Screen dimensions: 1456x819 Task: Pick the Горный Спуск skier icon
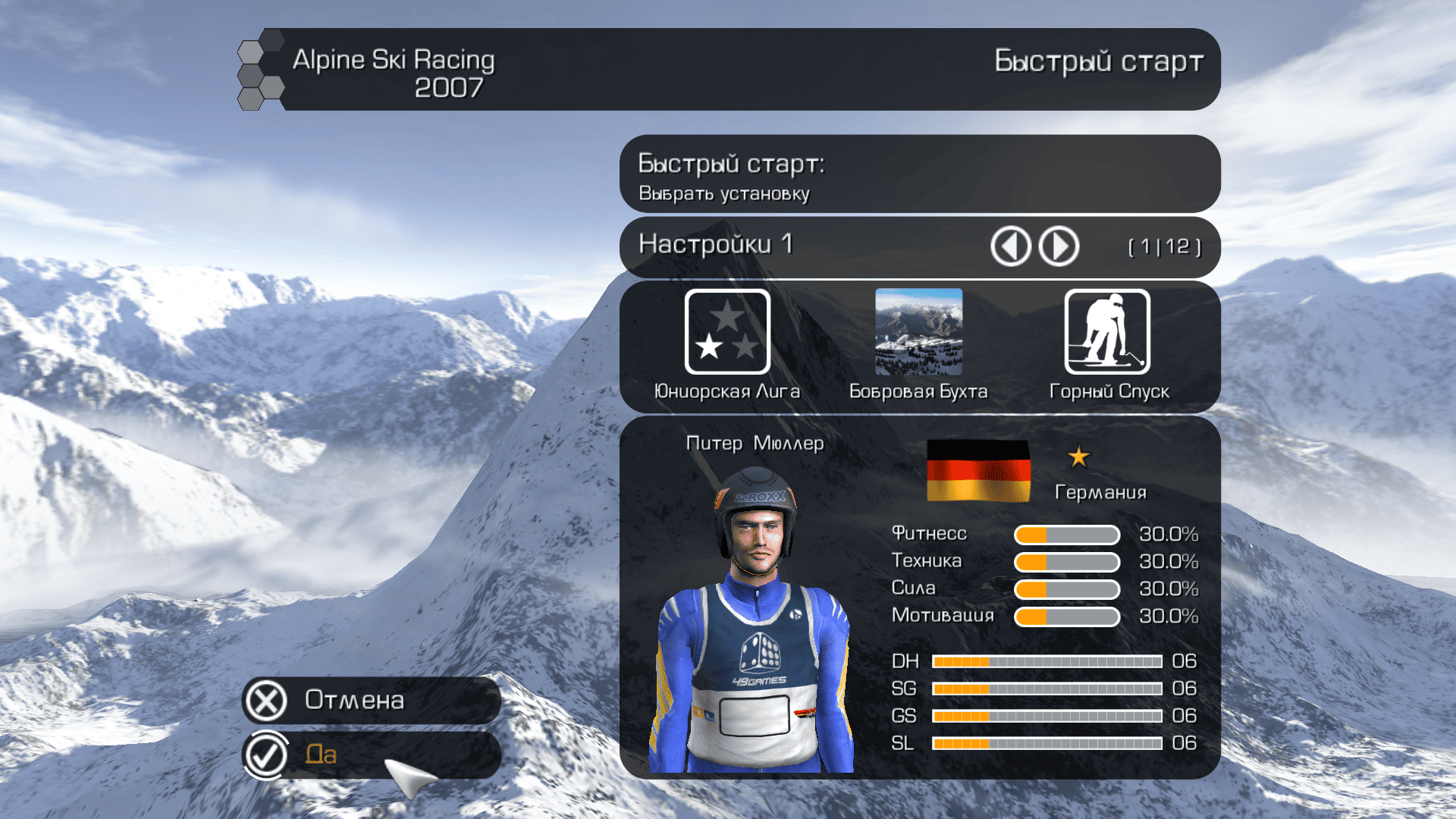(x=1107, y=332)
